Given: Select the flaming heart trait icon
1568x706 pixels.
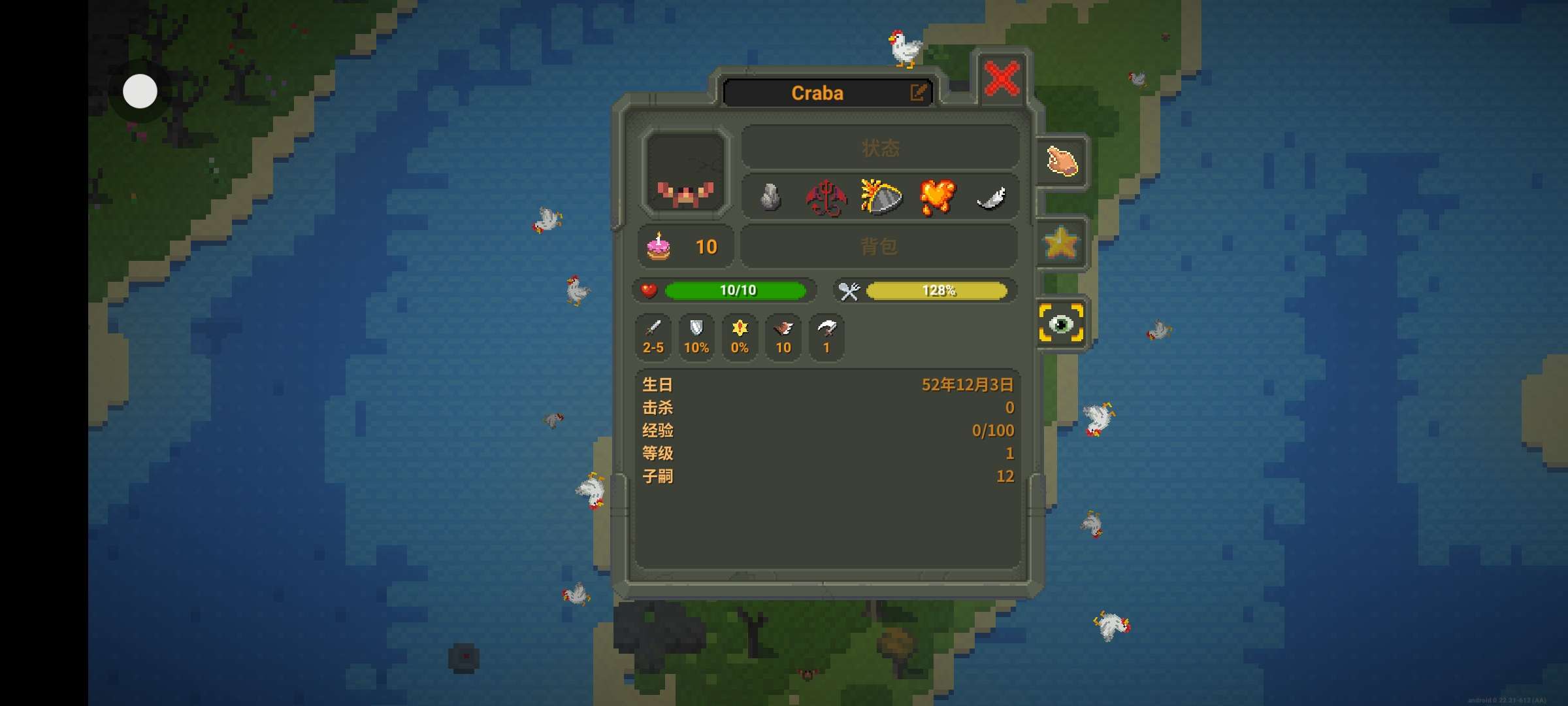Looking at the screenshot, I should (x=937, y=197).
